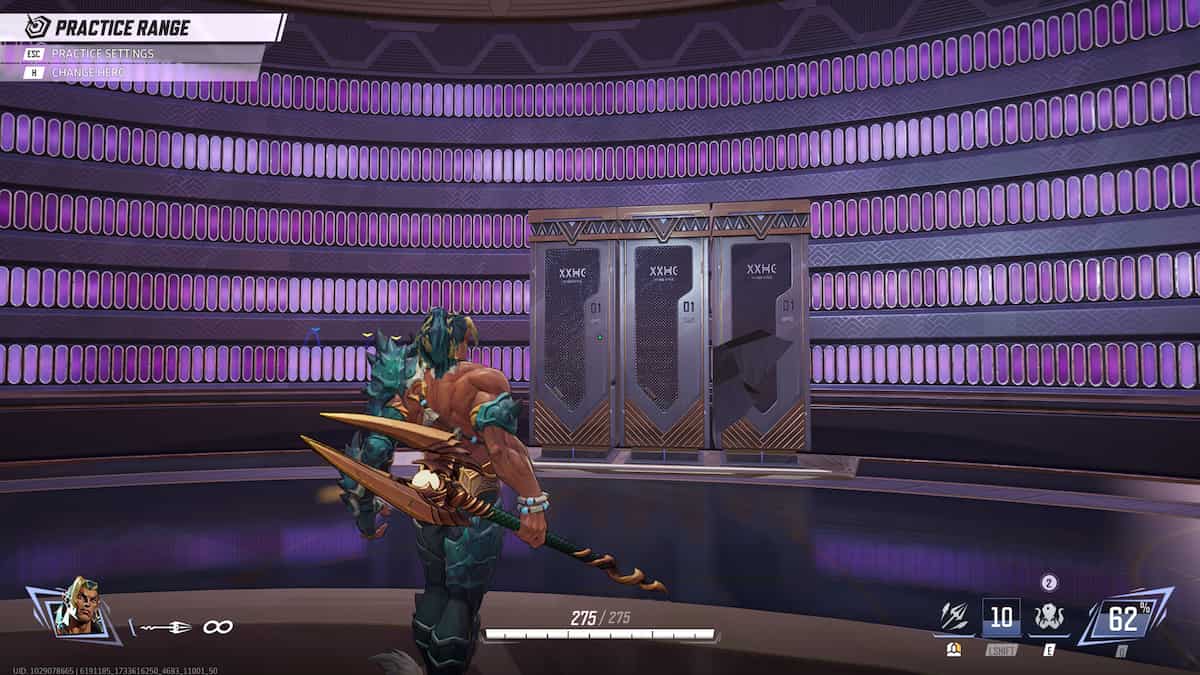
Task: Select the ability slot showing cooldown 10
Action: tap(1000, 618)
